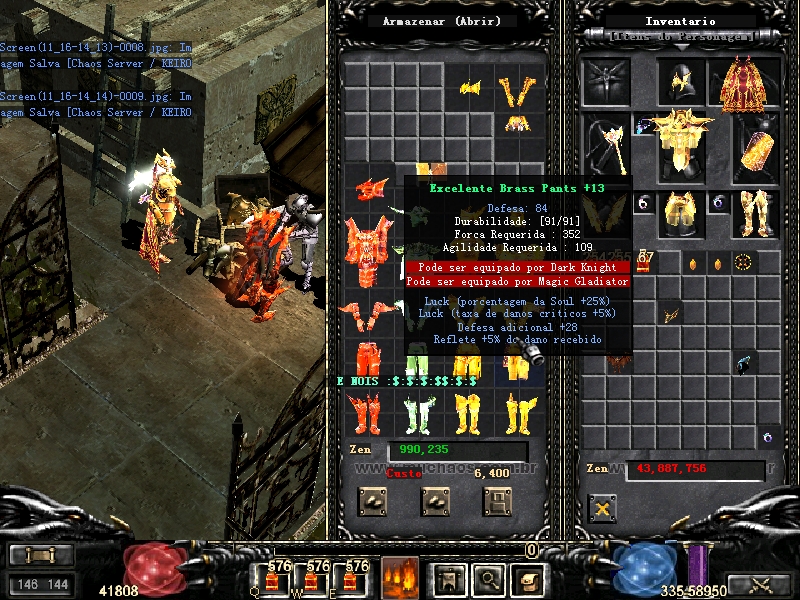Click the deposit zen button in the vault
Screen dimensions: 800x600
[x=373, y=500]
